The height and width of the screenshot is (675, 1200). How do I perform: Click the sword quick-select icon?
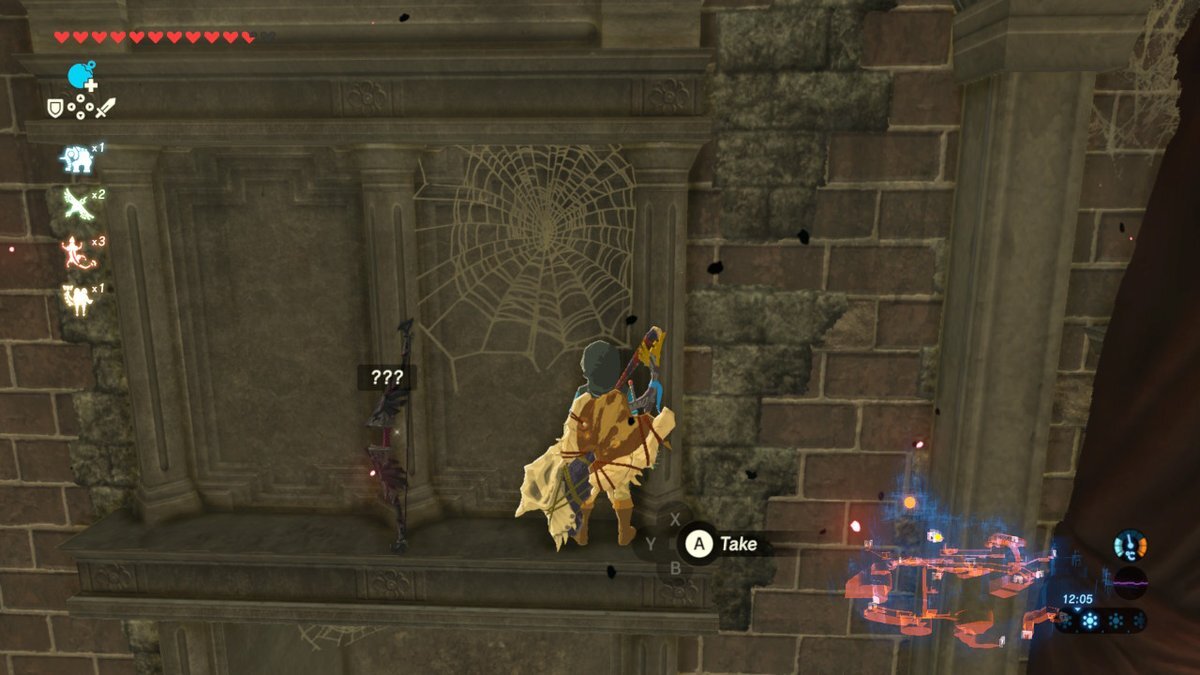click(x=105, y=106)
